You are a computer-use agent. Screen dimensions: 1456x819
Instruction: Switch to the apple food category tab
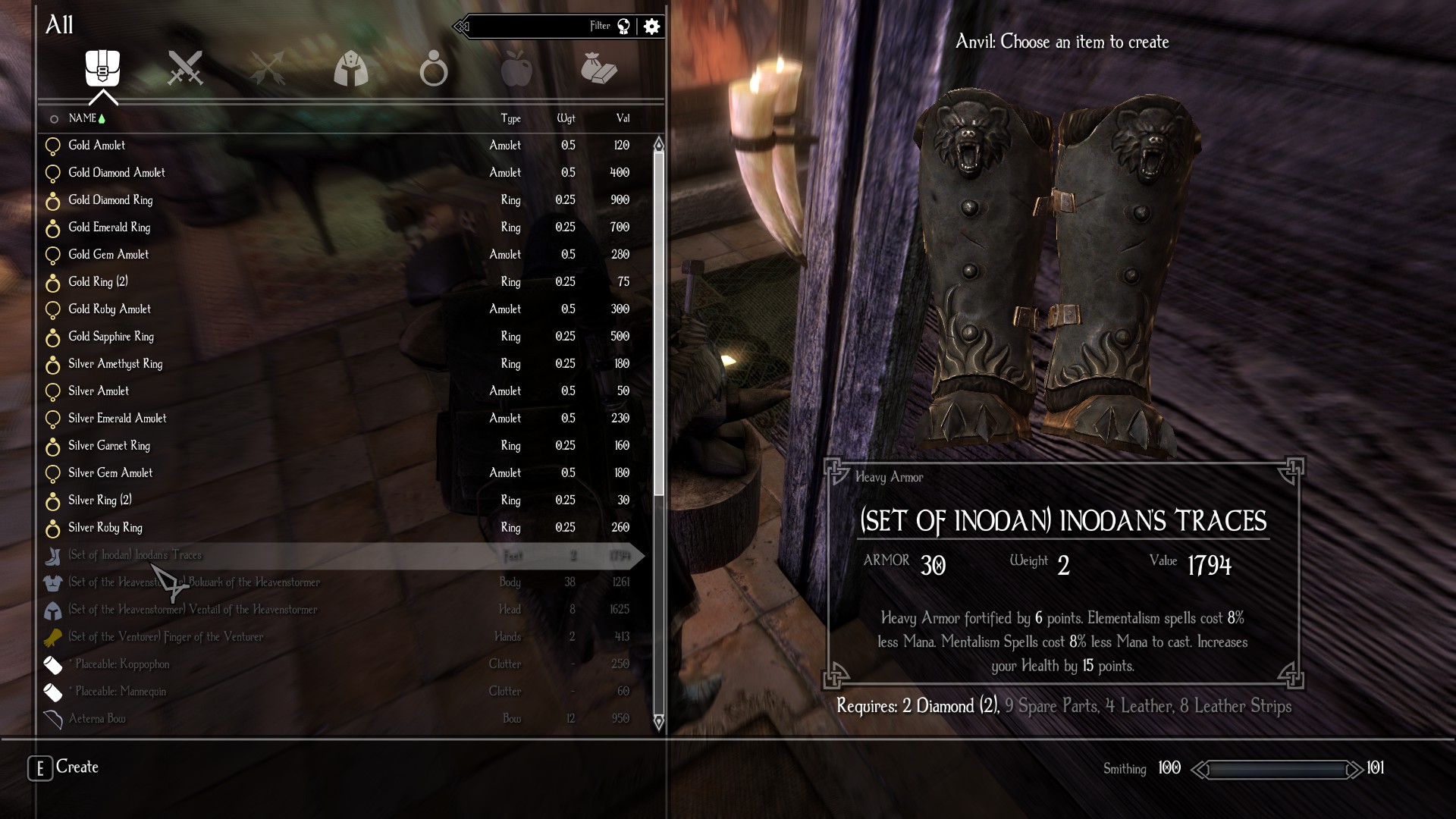click(516, 69)
